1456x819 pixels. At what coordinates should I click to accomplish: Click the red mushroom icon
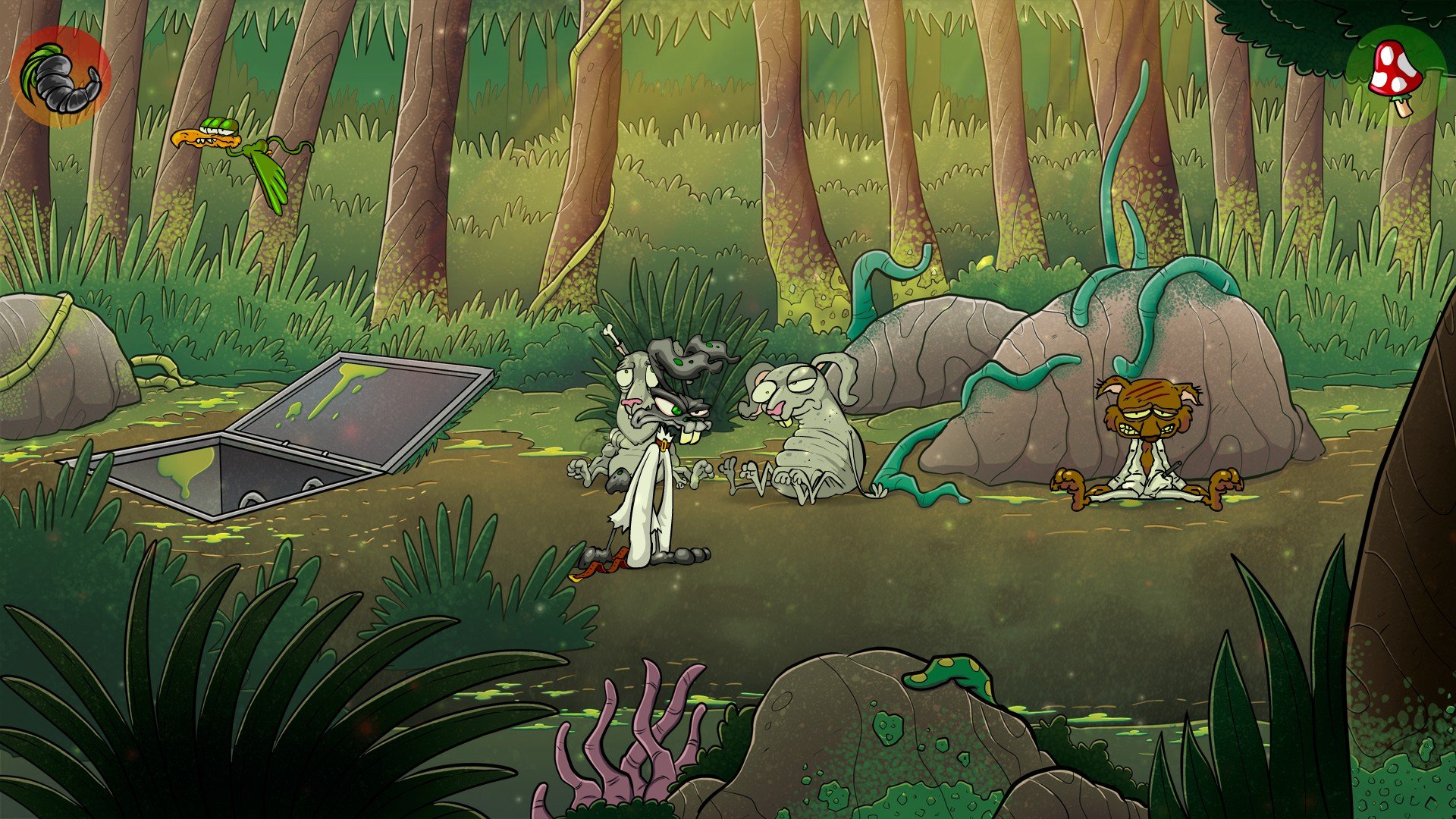(1395, 76)
